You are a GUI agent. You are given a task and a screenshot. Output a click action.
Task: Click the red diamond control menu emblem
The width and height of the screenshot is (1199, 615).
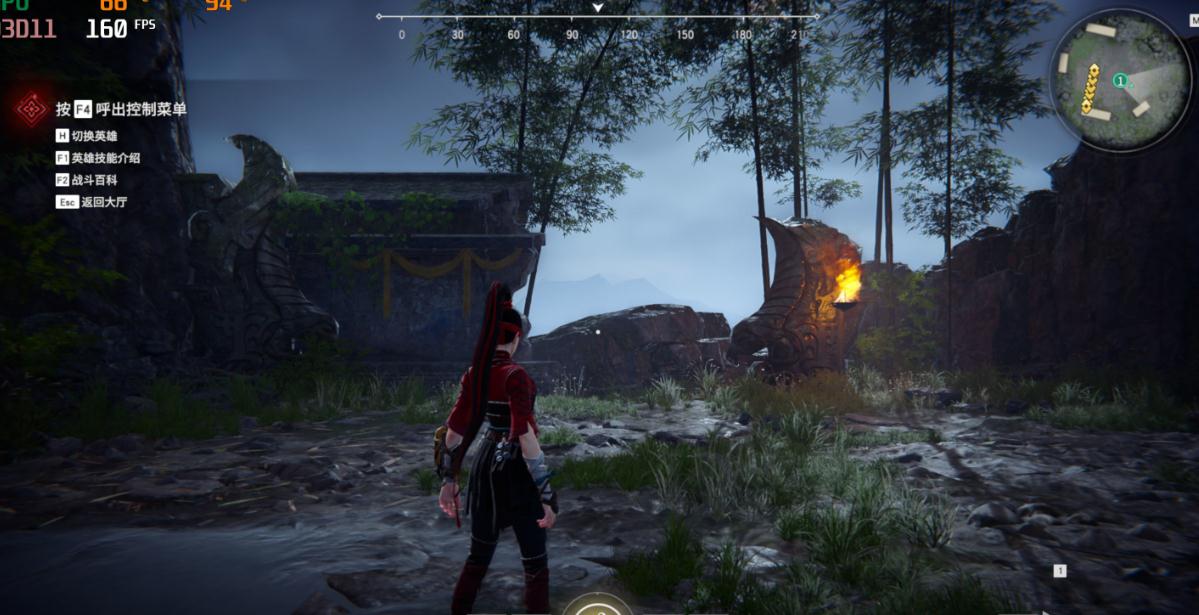pos(32,109)
